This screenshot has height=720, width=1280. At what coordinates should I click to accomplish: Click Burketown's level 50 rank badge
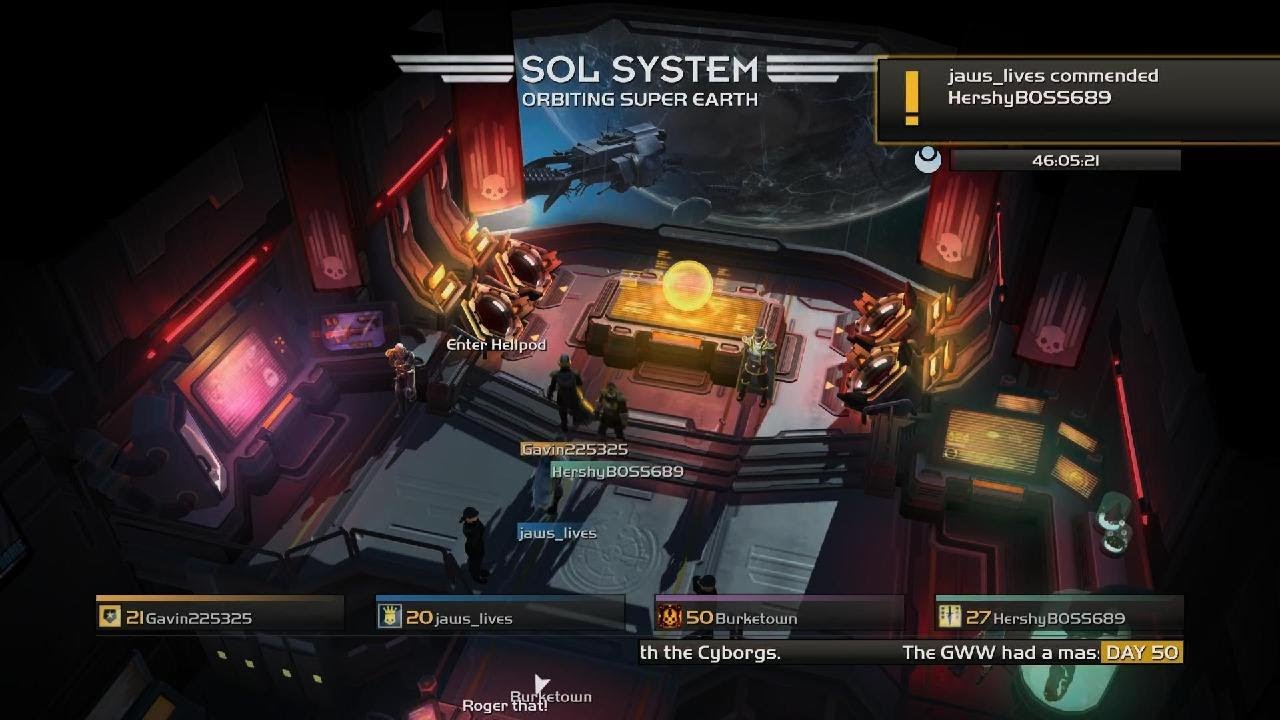pos(670,617)
